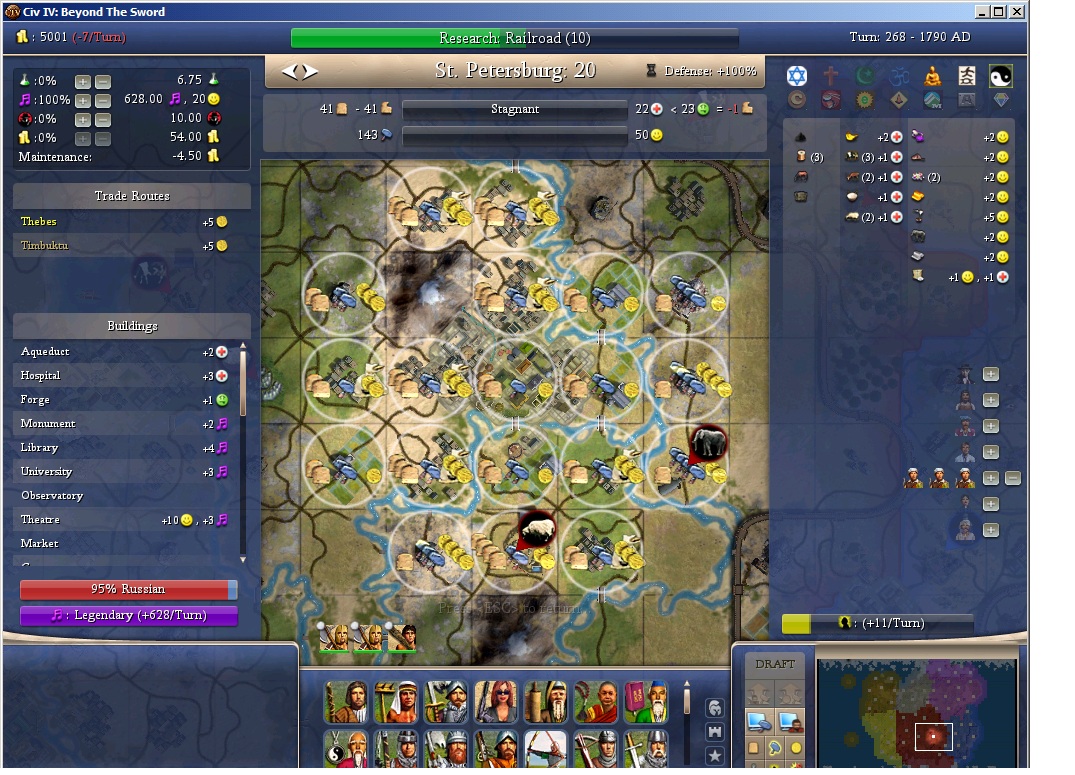
Task: Queue the archer drawing a bow
Action: (545, 750)
